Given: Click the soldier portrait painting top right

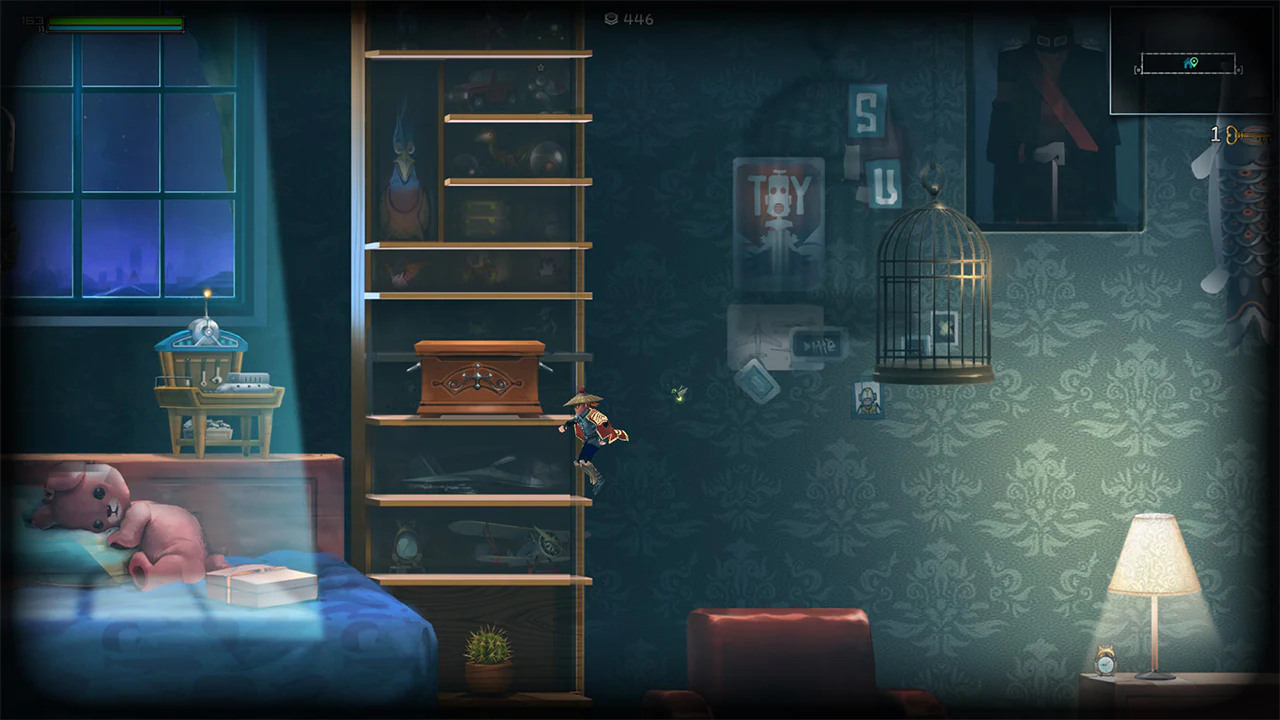Looking at the screenshot, I should click(x=1045, y=110).
